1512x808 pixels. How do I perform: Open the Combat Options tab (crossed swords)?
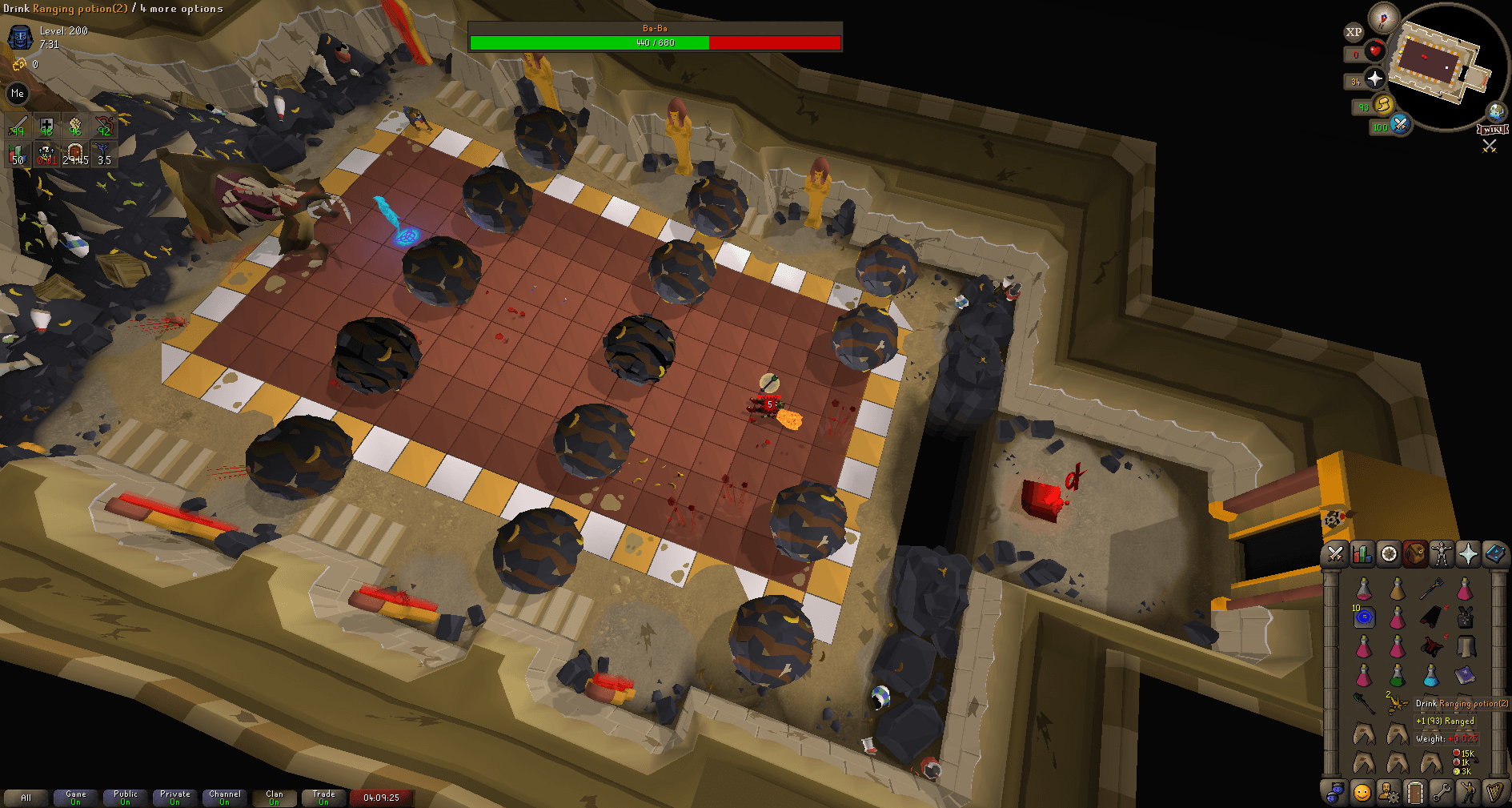pyautogui.click(x=1334, y=553)
